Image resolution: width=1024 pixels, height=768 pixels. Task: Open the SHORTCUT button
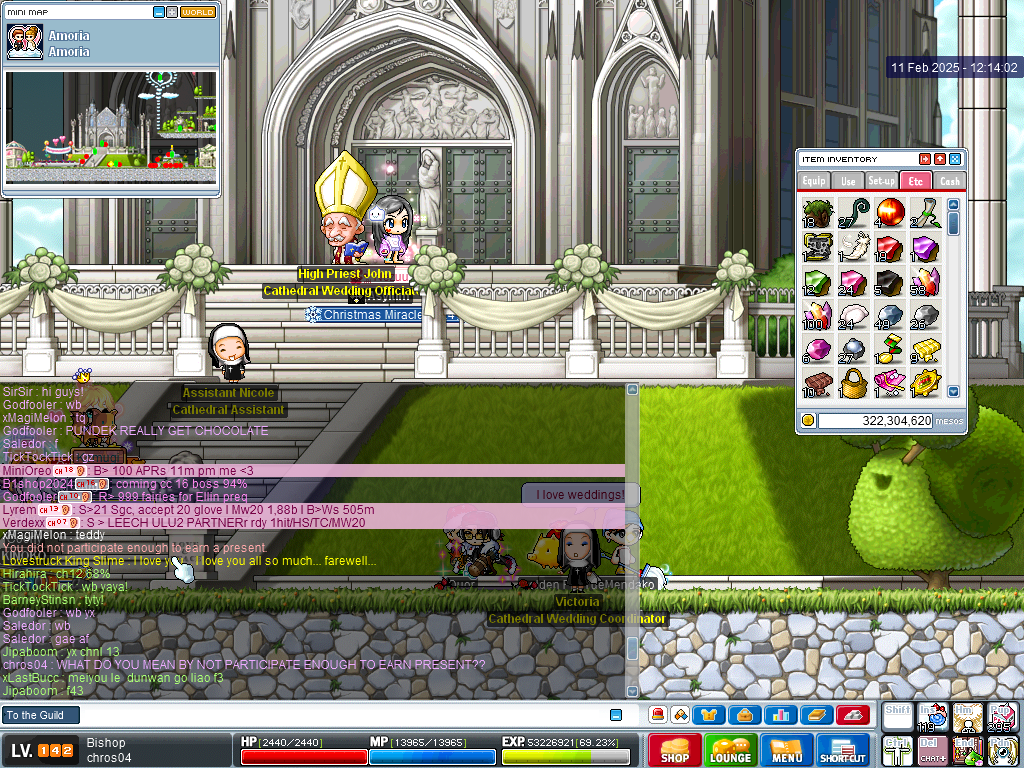pyautogui.click(x=843, y=750)
